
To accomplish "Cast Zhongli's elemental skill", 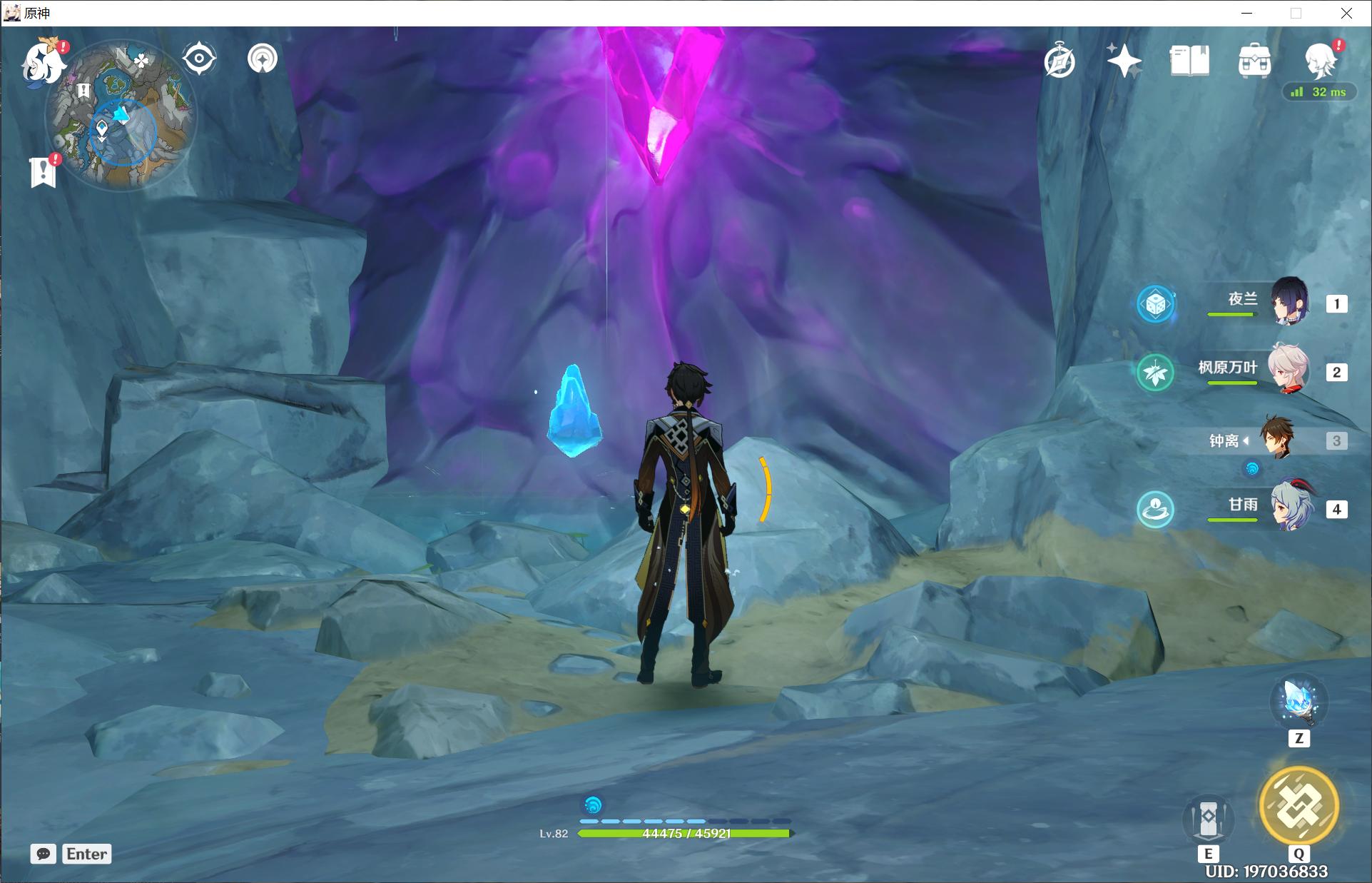I will tap(1208, 819).
